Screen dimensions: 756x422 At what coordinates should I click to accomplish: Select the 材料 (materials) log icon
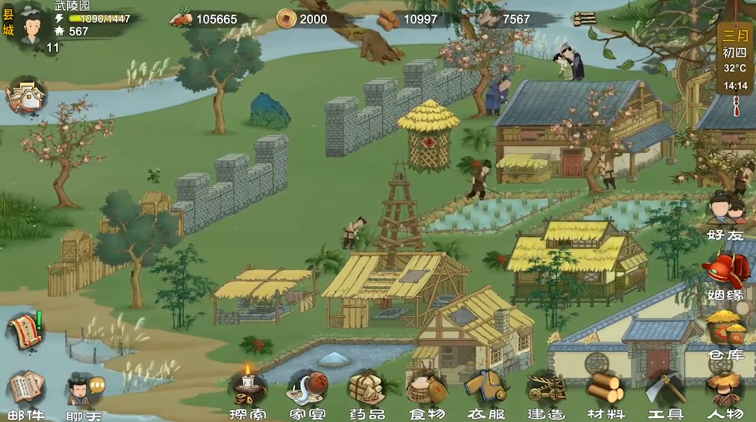604,390
